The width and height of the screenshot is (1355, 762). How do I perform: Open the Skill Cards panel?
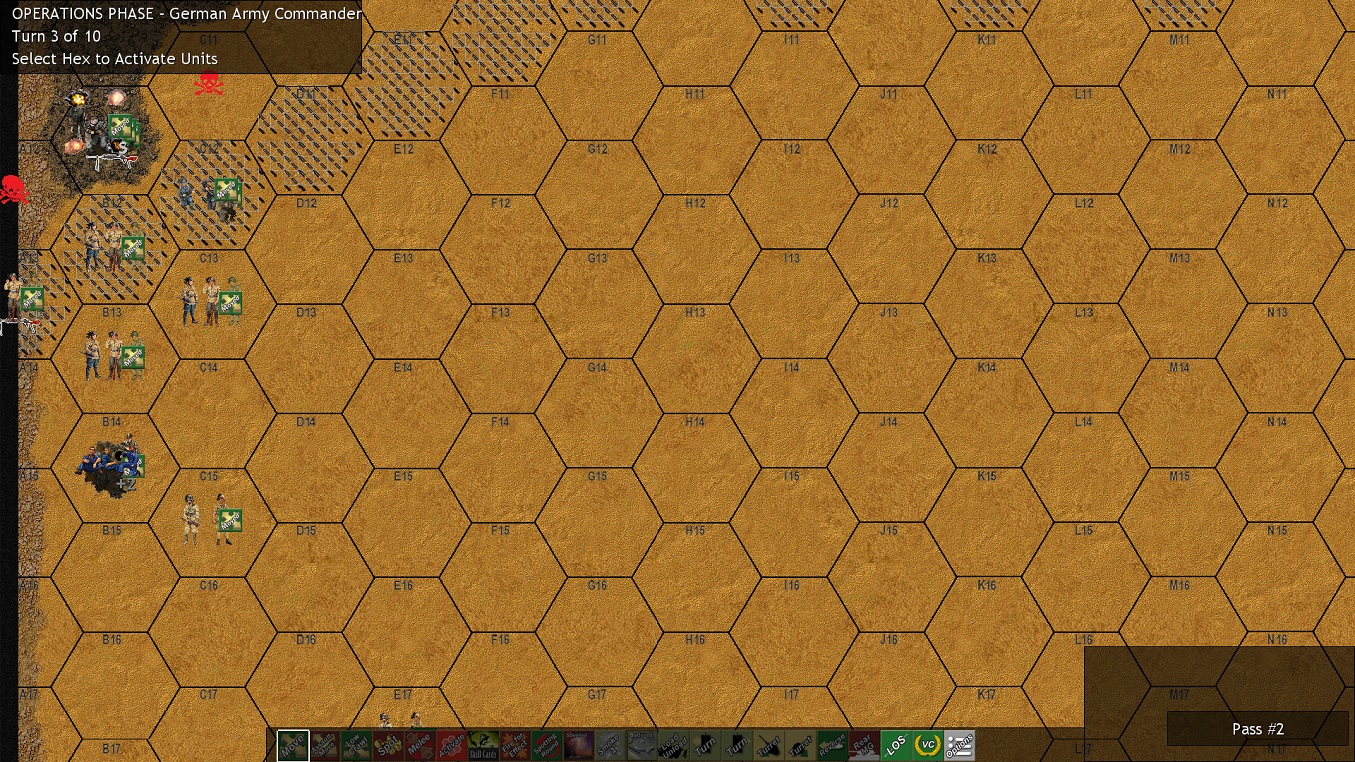pyautogui.click(x=481, y=744)
